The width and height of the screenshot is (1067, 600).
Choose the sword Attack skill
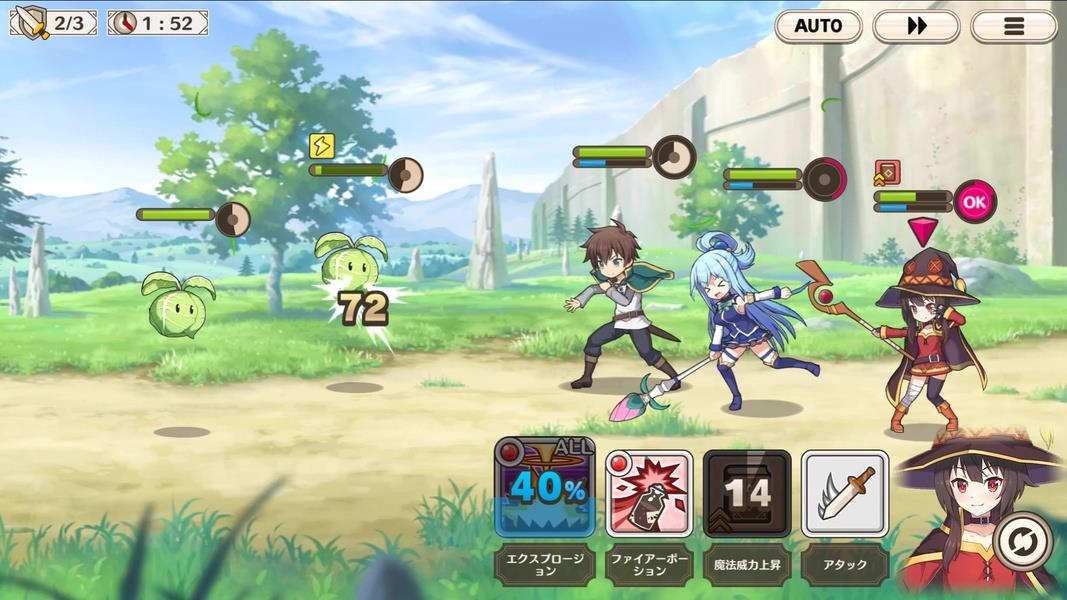point(845,493)
